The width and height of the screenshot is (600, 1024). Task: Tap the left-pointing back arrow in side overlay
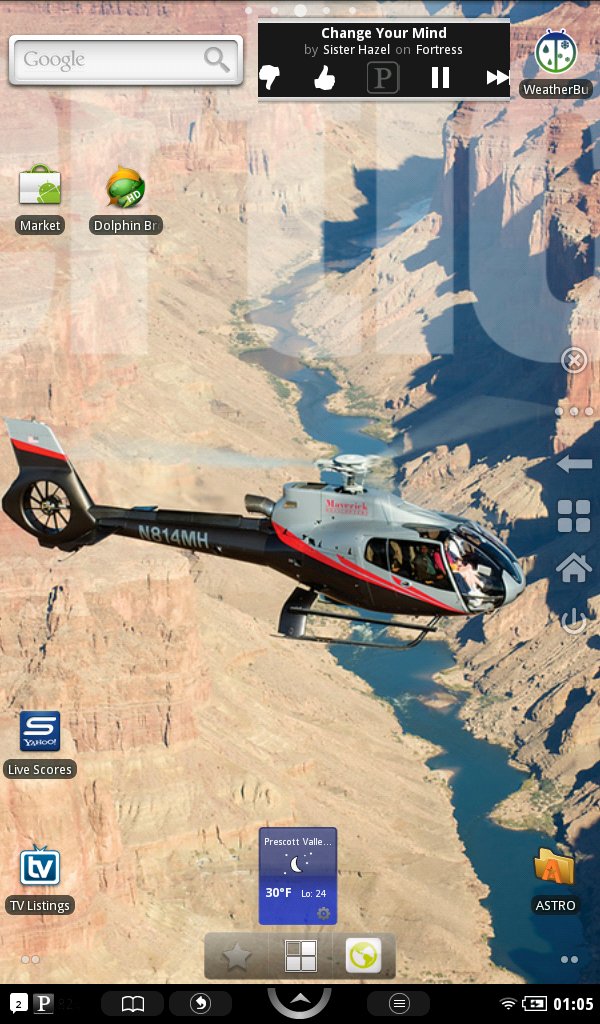574,464
